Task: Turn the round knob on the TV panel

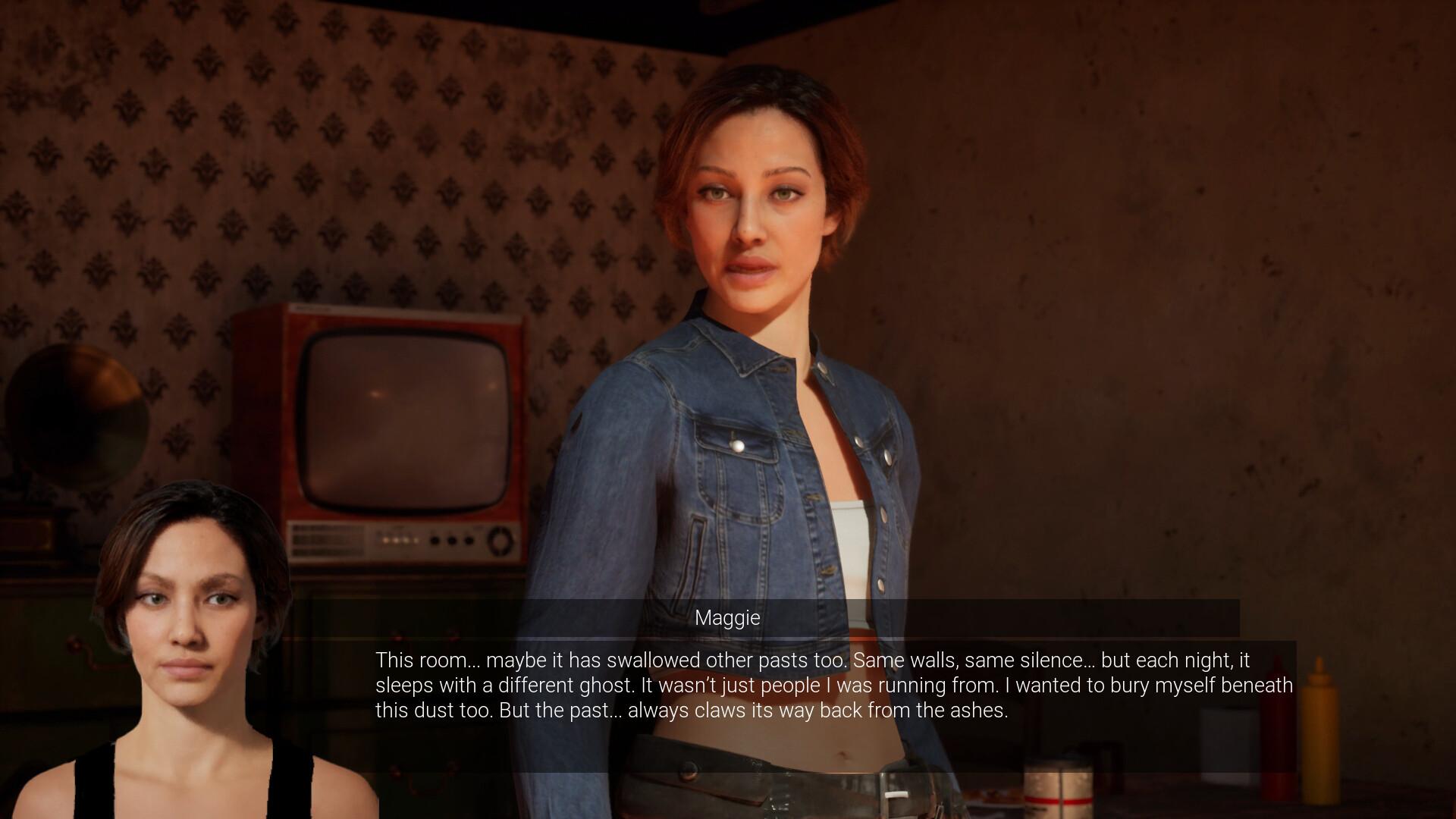Action: 498,541
